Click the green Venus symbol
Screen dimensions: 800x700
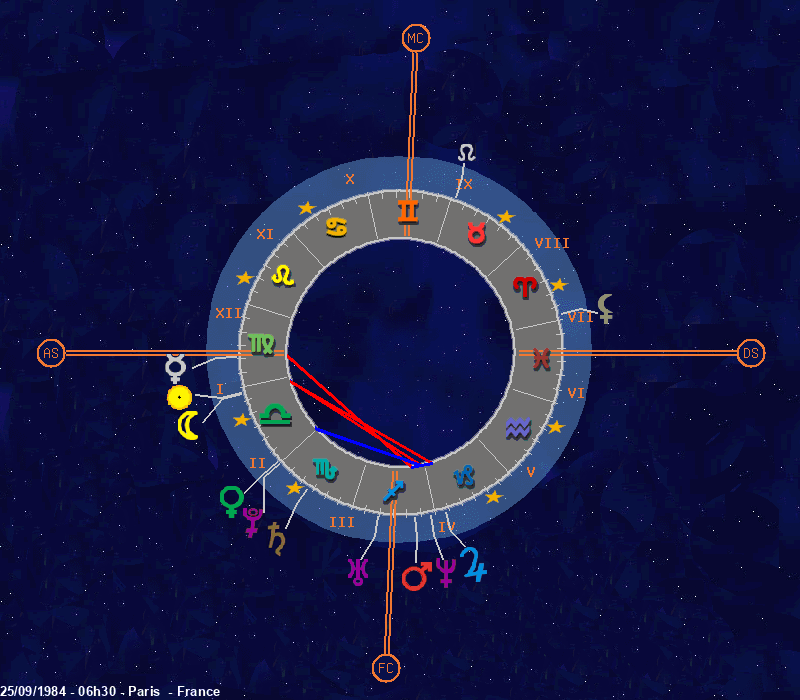click(232, 500)
